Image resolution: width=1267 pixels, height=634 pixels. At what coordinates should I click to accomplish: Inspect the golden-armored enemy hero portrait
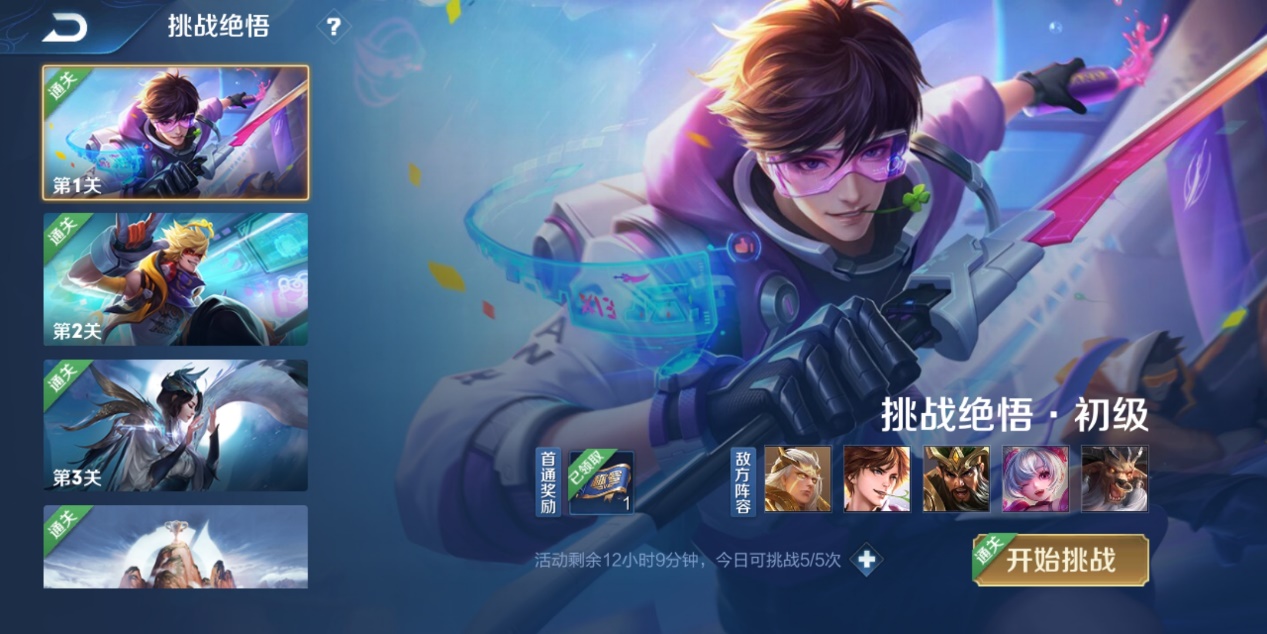pos(797,479)
